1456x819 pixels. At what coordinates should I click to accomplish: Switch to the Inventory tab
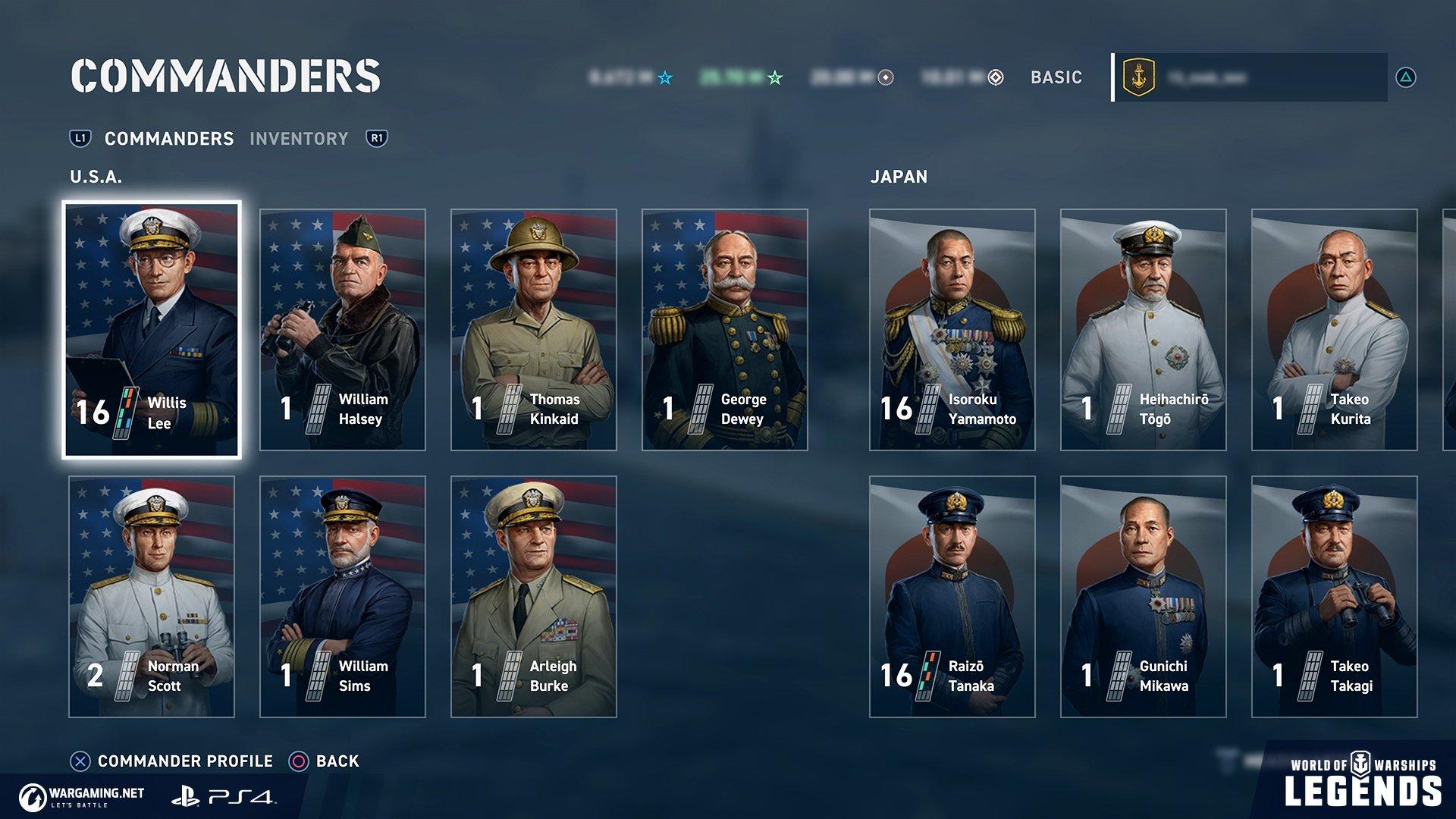coord(300,139)
